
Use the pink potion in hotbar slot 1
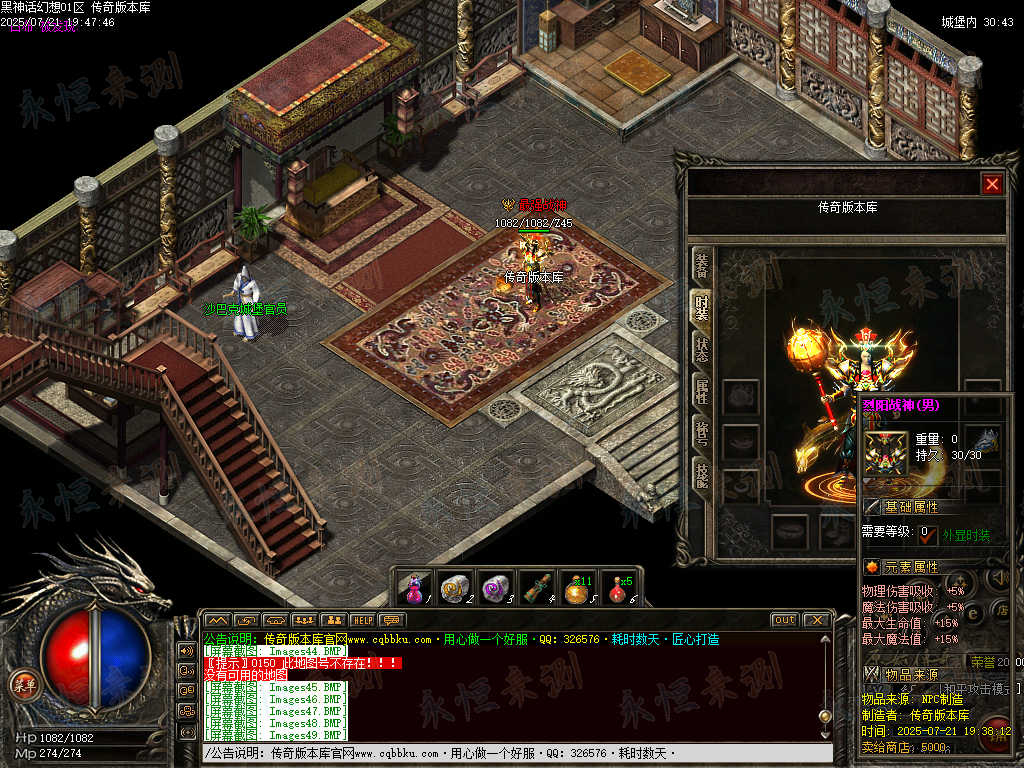[x=415, y=588]
